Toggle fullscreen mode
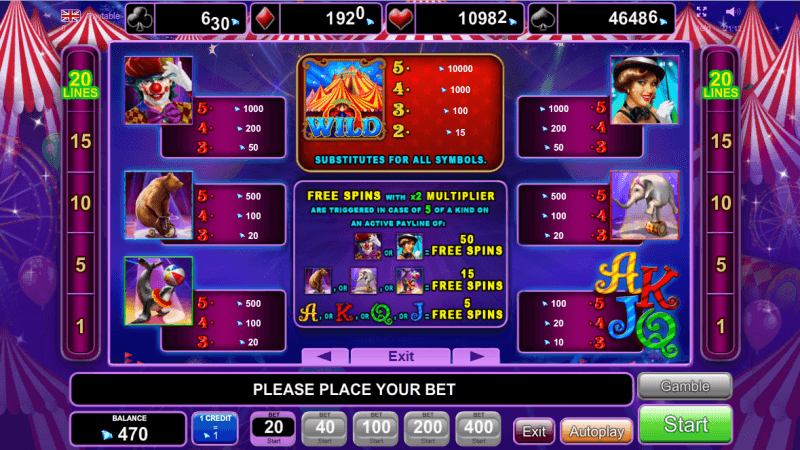 702,13
